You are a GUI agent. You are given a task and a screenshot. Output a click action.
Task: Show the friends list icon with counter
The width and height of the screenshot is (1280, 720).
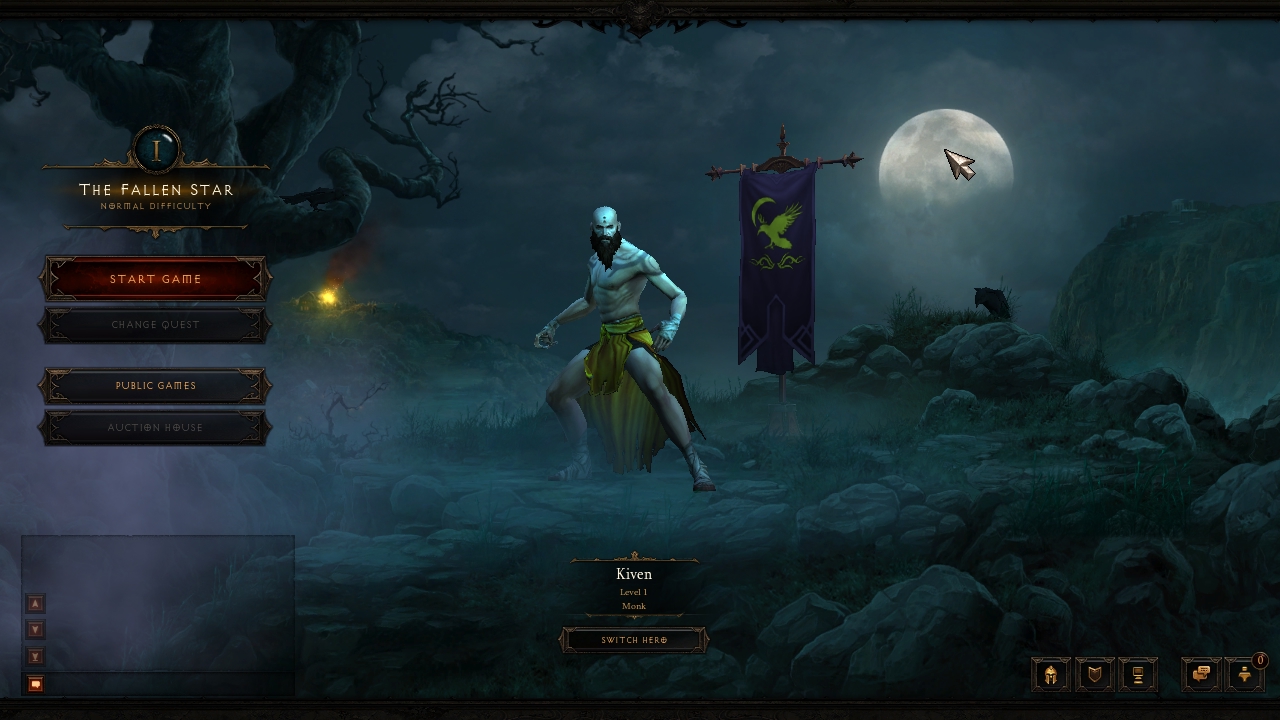click(1245, 675)
